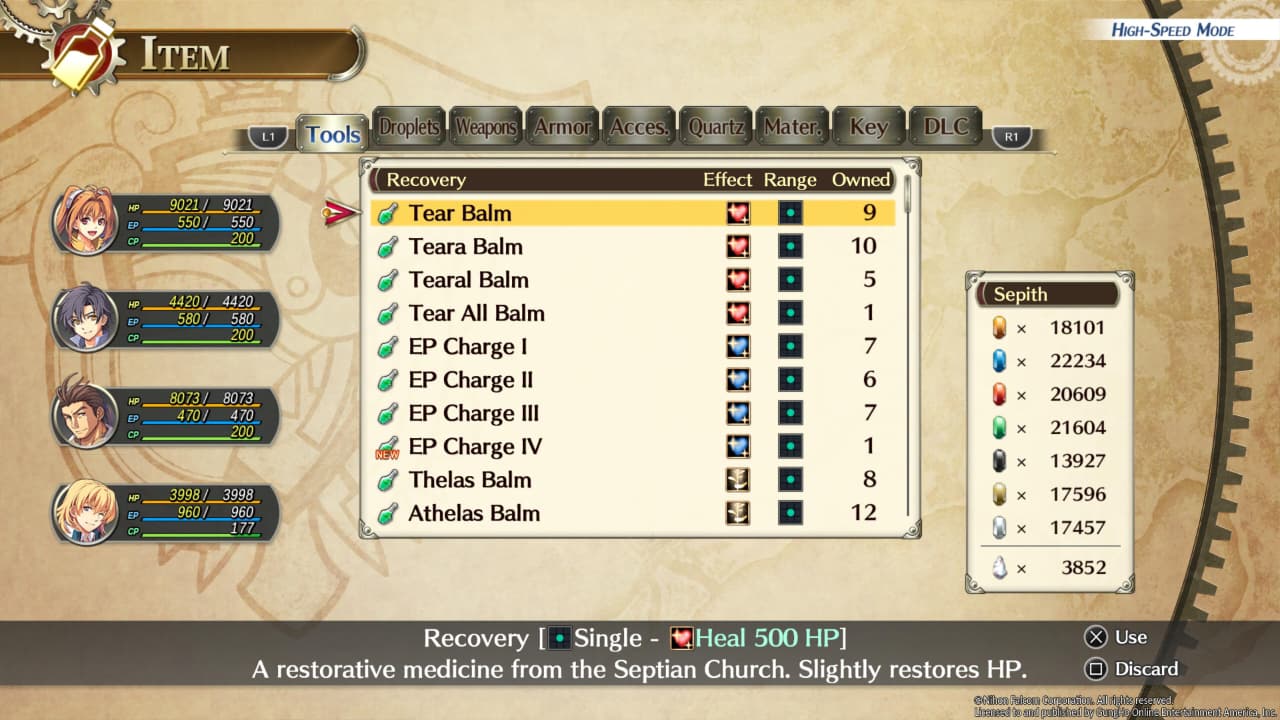Select Thelas Balm
Screen dimensions: 1280x720
tap(469, 480)
